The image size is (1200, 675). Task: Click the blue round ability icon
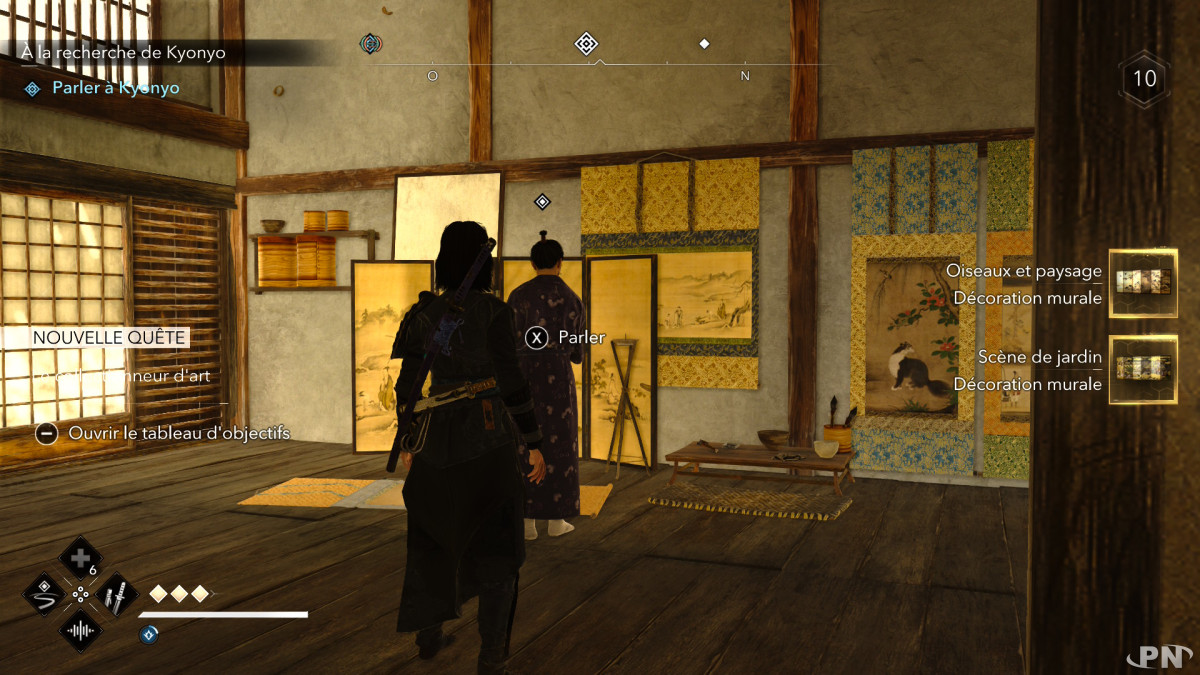(149, 633)
